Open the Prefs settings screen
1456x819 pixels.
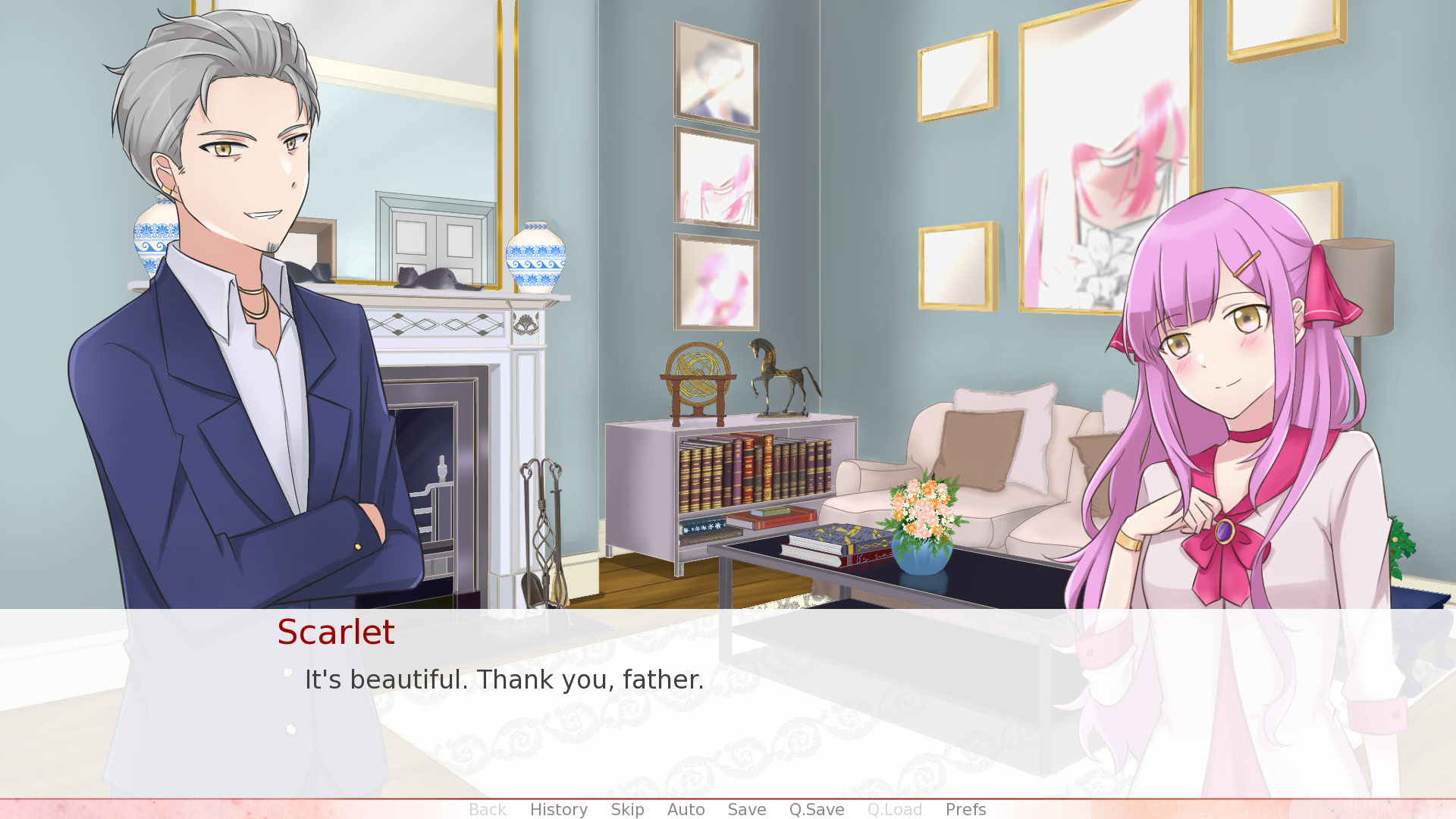(x=965, y=809)
